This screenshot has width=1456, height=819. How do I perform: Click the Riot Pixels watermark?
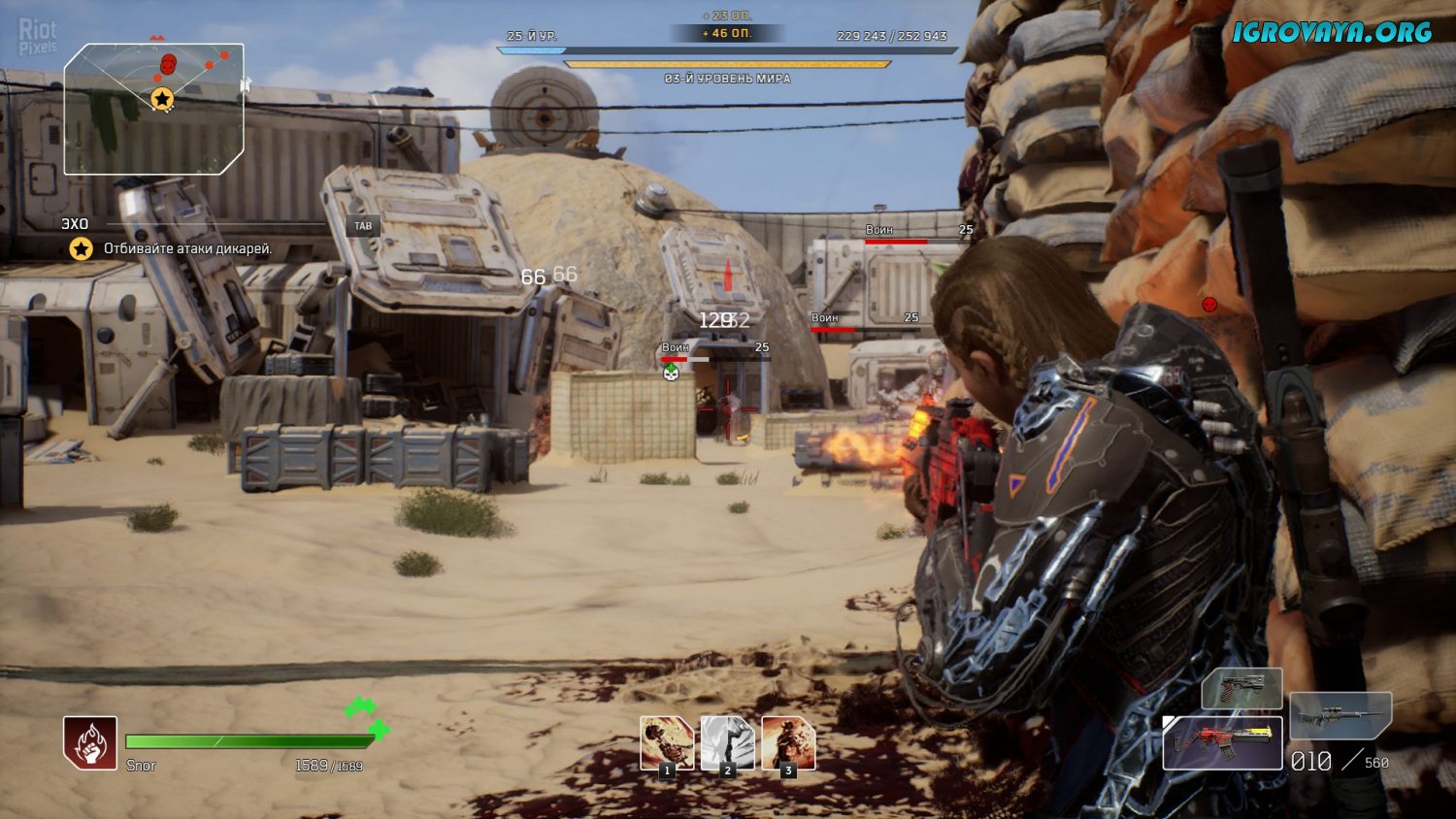38,38
